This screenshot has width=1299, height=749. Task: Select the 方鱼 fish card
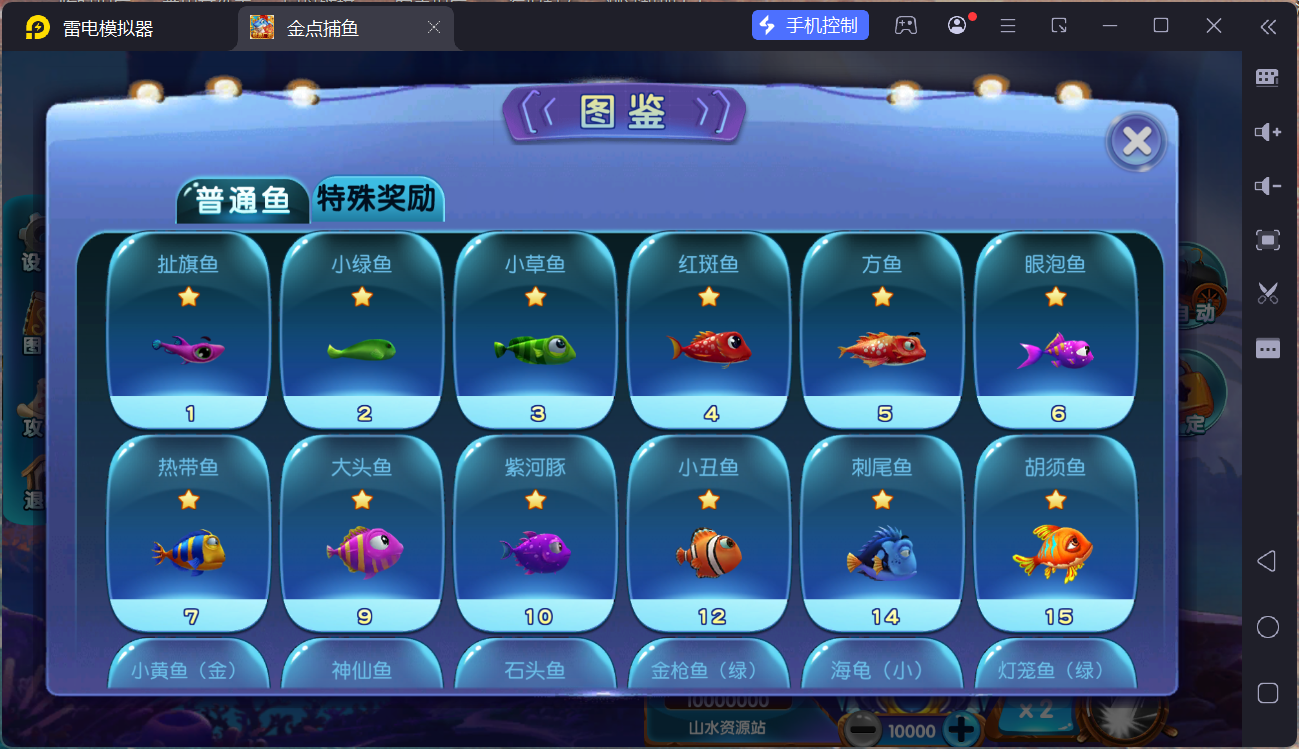[x=882, y=330]
